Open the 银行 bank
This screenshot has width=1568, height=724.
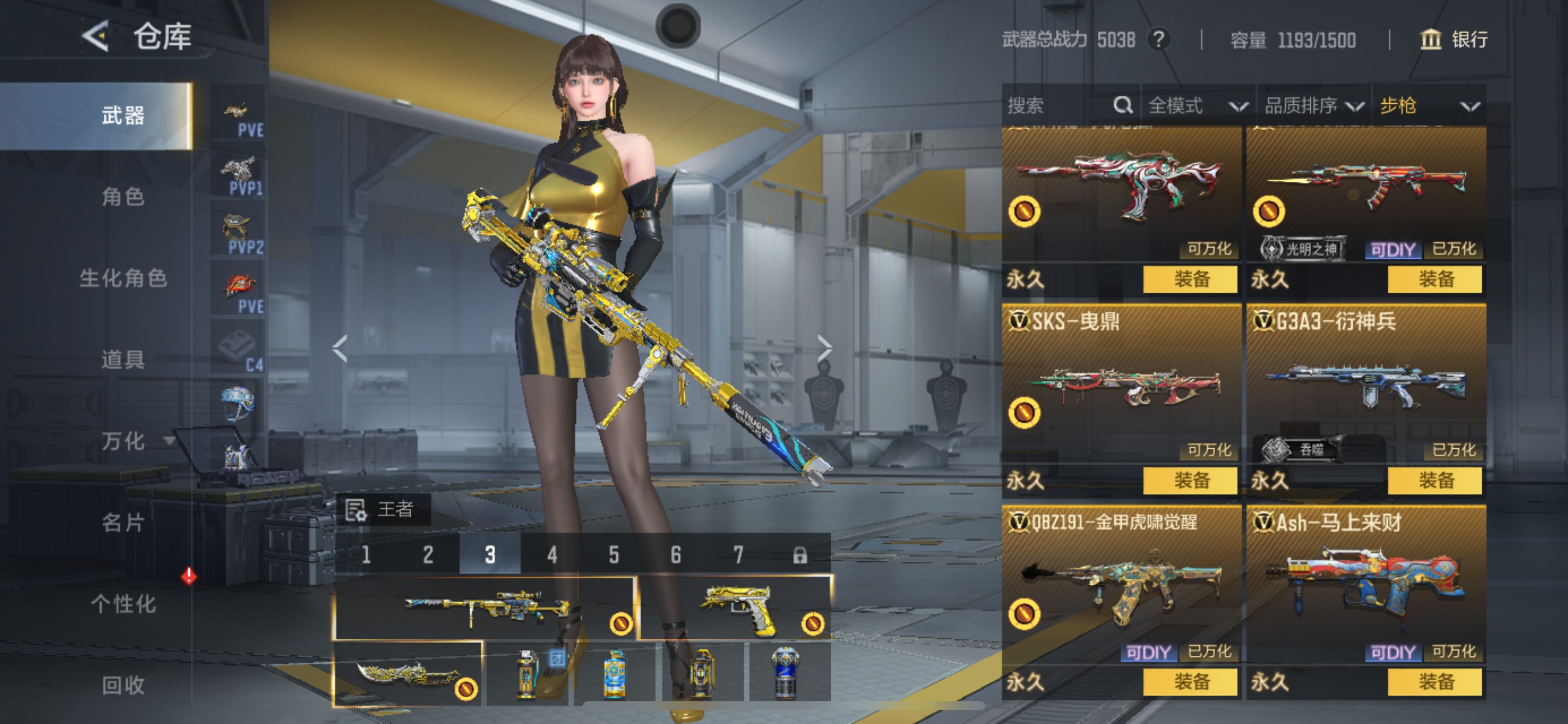coord(1455,40)
